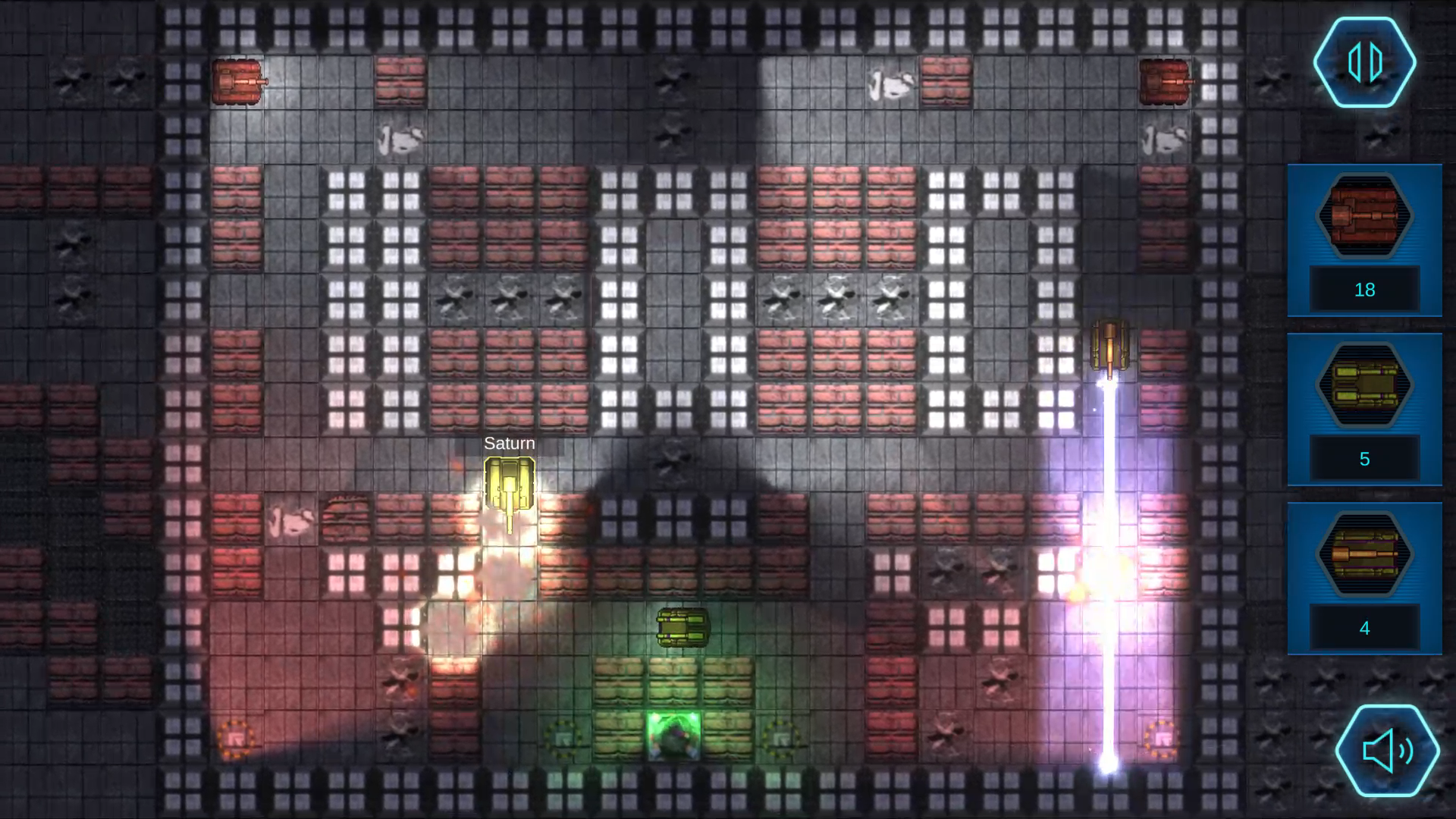The image size is (1456, 819).
Task: Click the counter showing 5 under the second card
Action: (x=1364, y=459)
